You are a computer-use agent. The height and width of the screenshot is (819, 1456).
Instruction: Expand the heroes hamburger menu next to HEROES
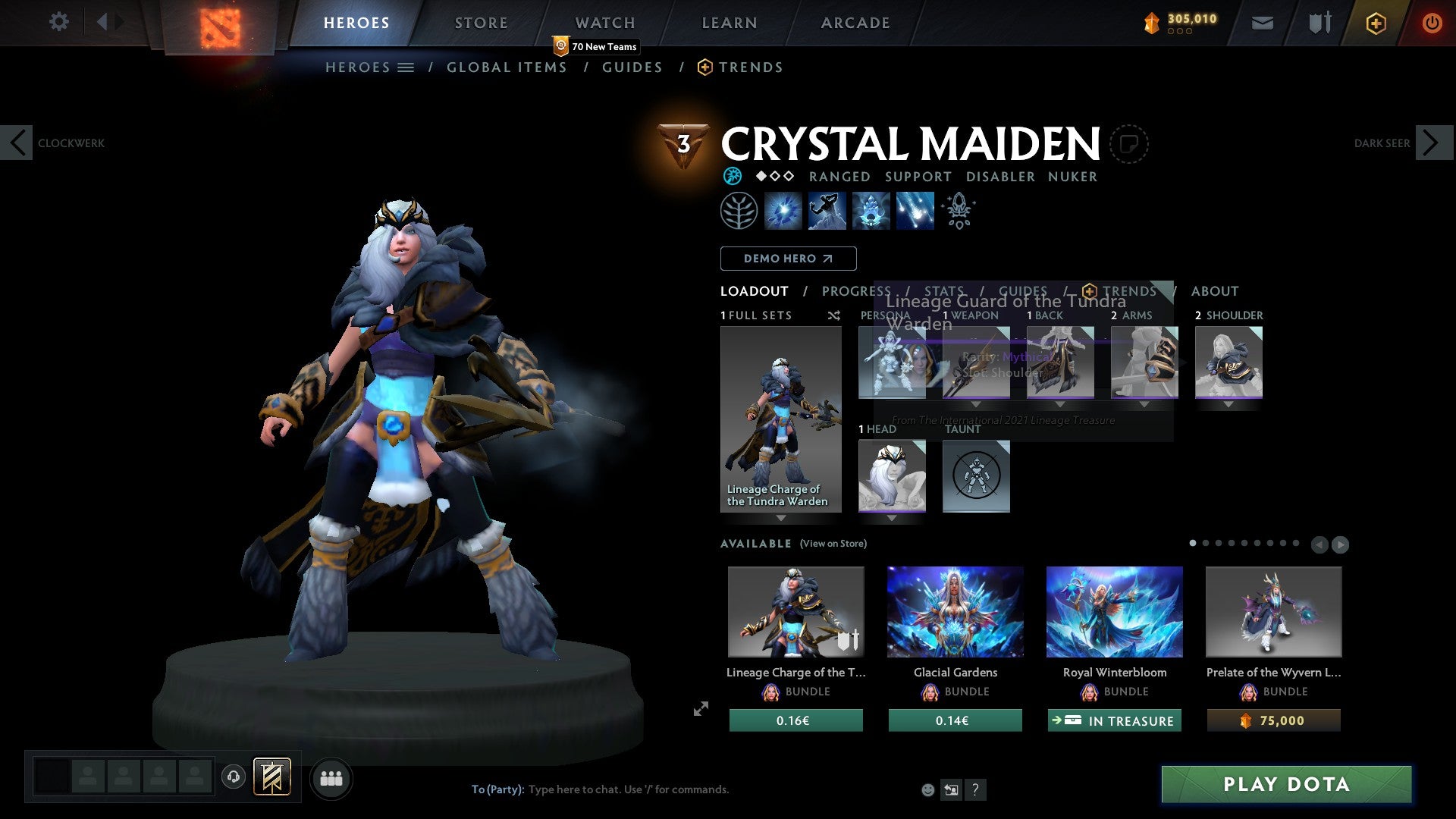(406, 67)
